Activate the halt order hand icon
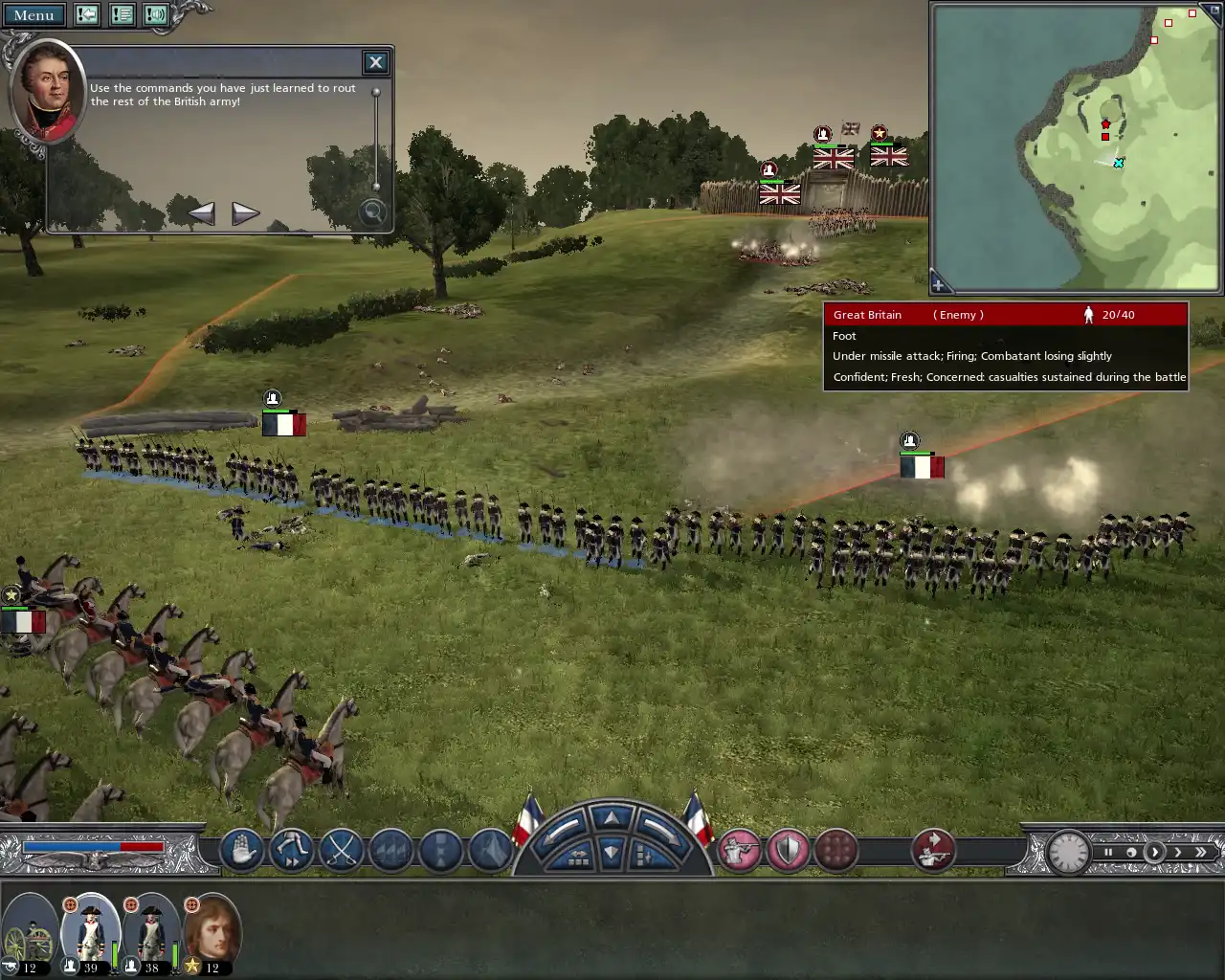 tap(241, 850)
